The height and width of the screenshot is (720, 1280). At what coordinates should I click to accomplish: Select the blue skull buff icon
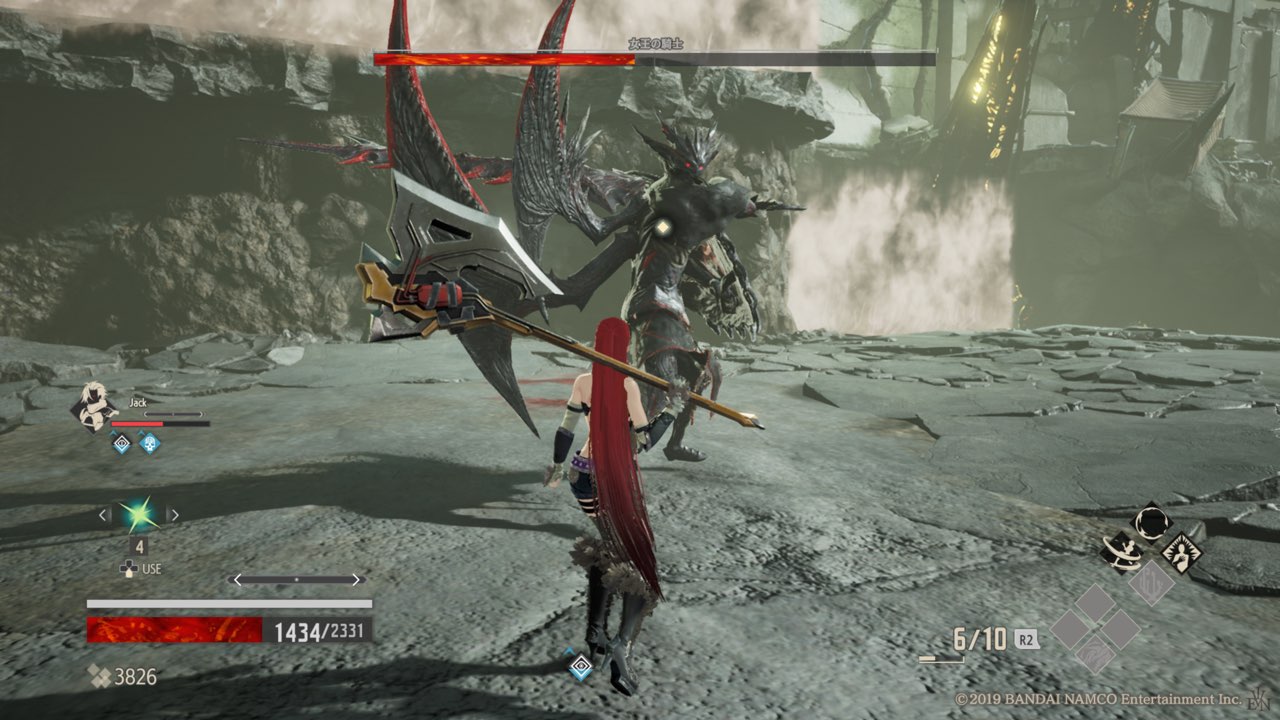(149, 442)
